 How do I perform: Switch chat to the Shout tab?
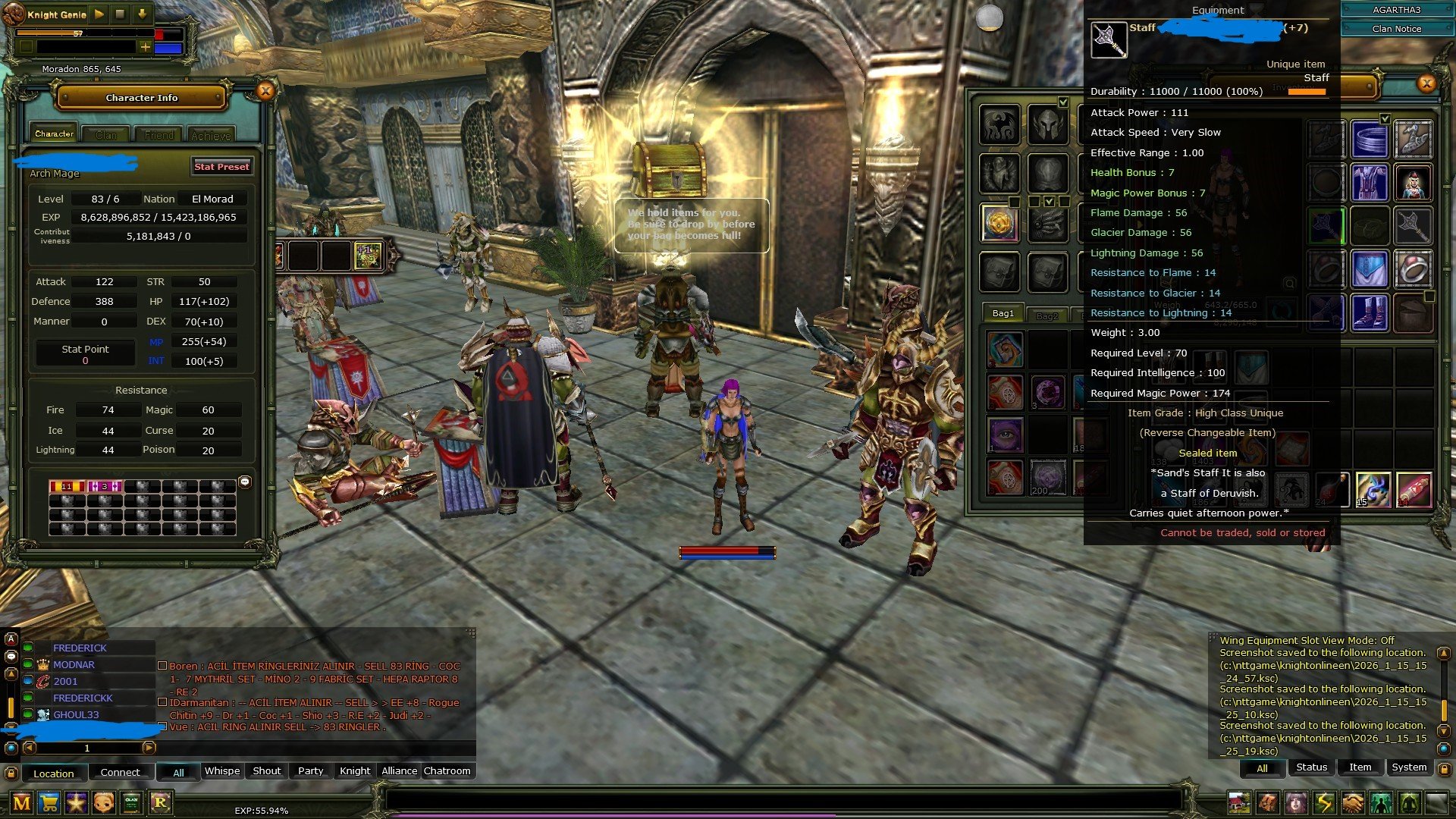266,770
